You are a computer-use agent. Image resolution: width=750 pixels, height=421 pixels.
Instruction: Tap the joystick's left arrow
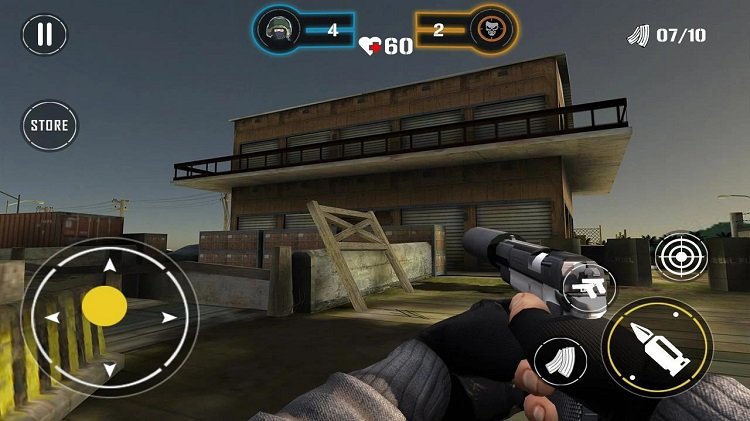tap(51, 318)
